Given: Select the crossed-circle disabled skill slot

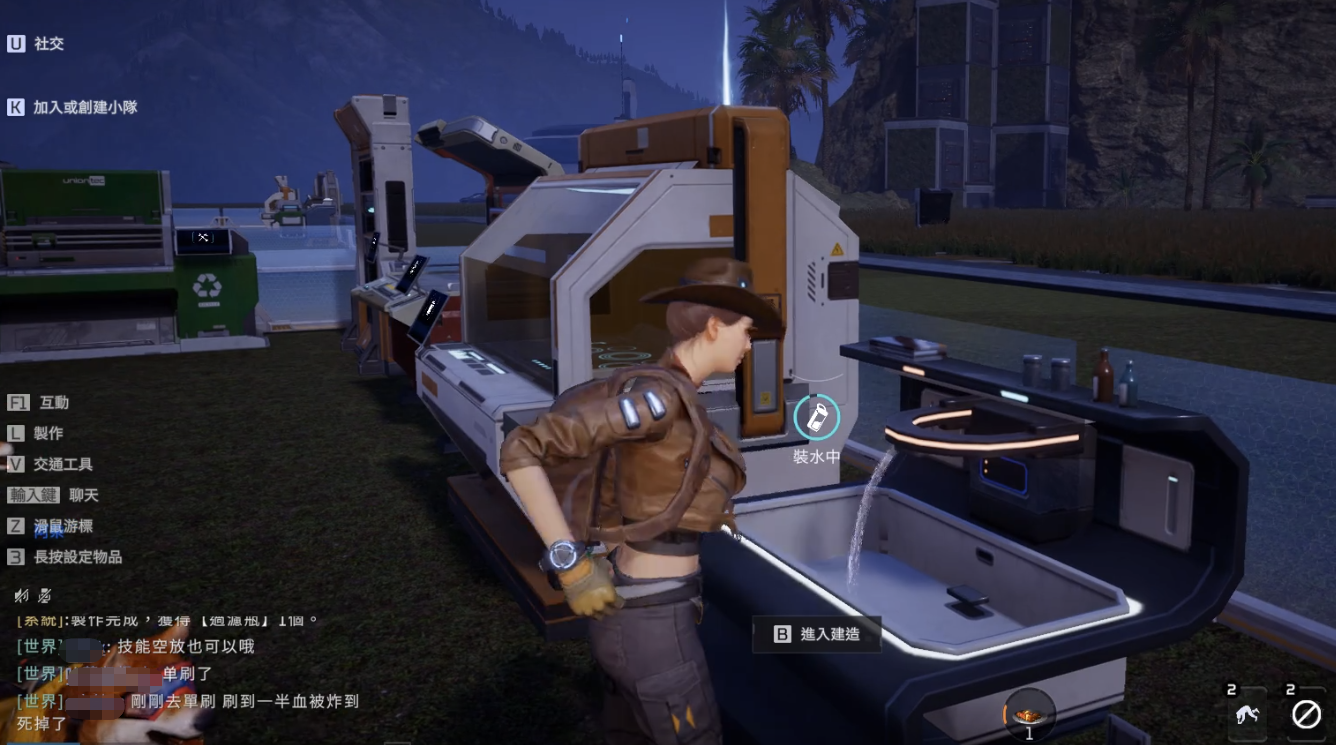Looking at the screenshot, I should (x=1306, y=714).
